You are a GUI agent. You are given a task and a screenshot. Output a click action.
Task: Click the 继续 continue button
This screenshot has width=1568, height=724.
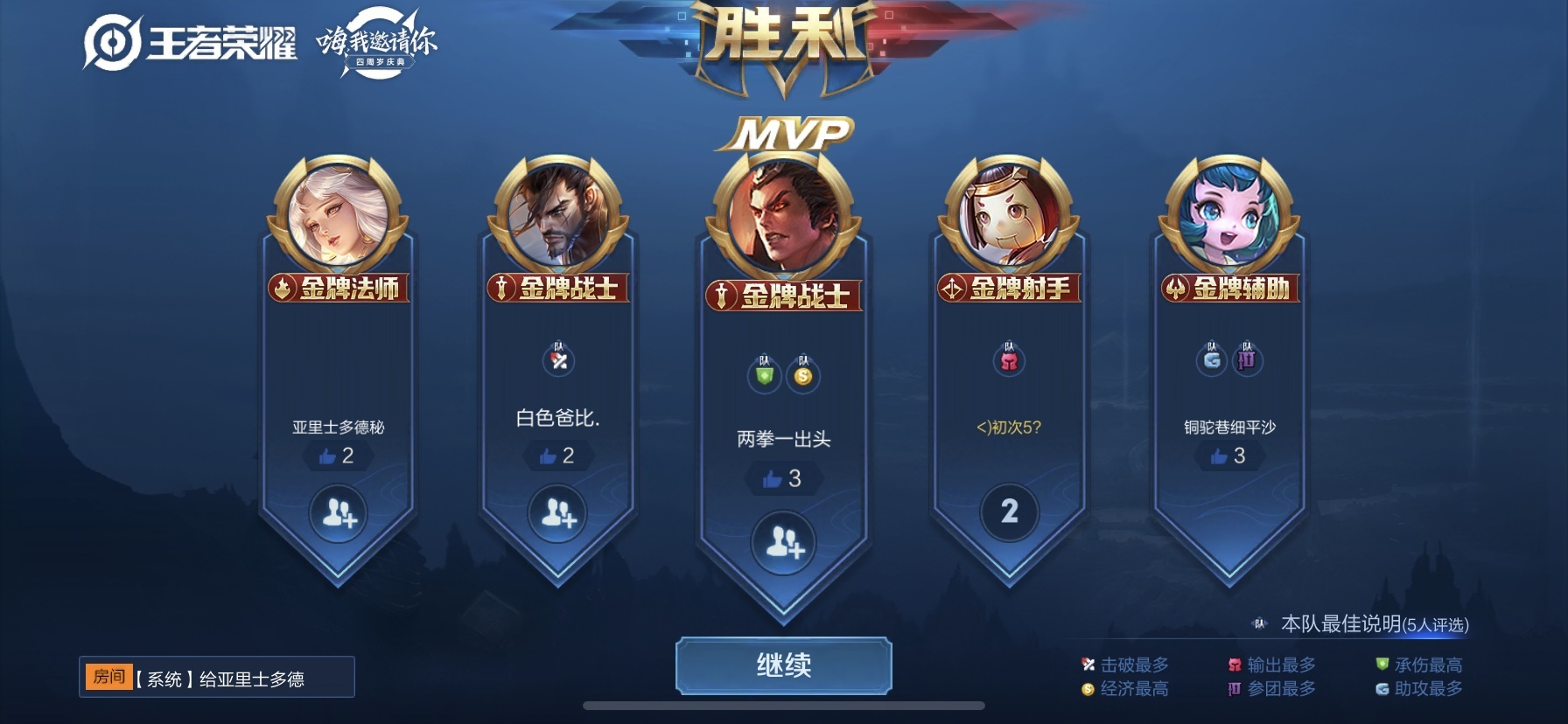[783, 665]
